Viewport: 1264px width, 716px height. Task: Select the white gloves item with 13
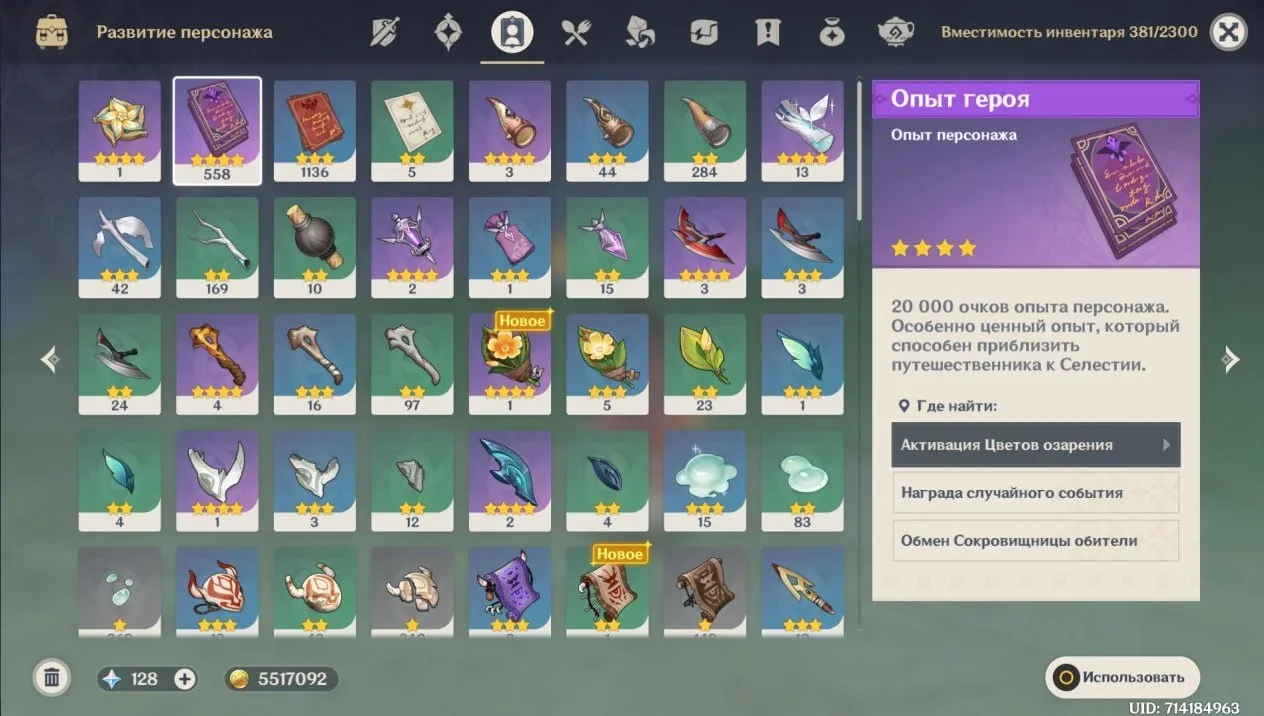[802, 130]
